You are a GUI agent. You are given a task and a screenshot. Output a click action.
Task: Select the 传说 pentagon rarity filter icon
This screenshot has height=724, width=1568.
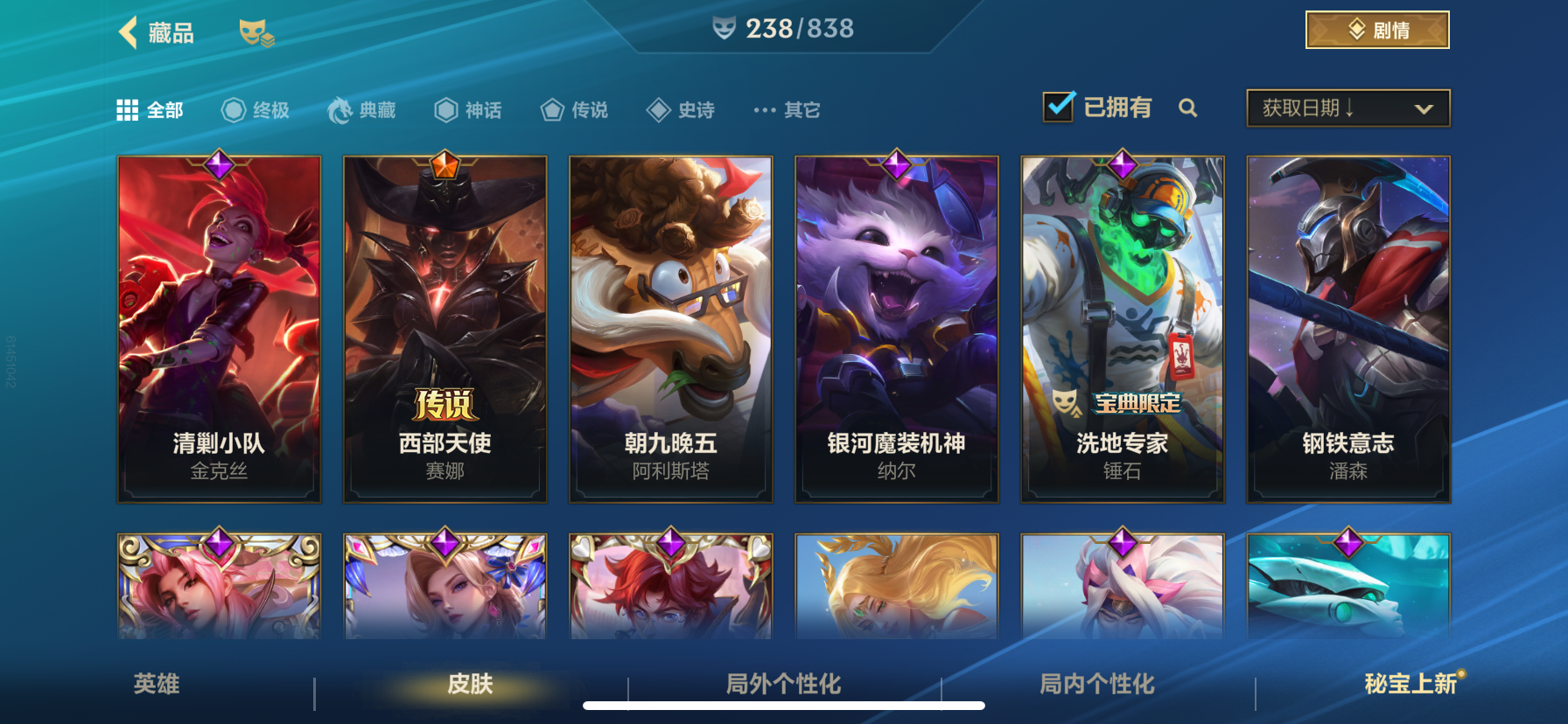pyautogui.click(x=551, y=109)
